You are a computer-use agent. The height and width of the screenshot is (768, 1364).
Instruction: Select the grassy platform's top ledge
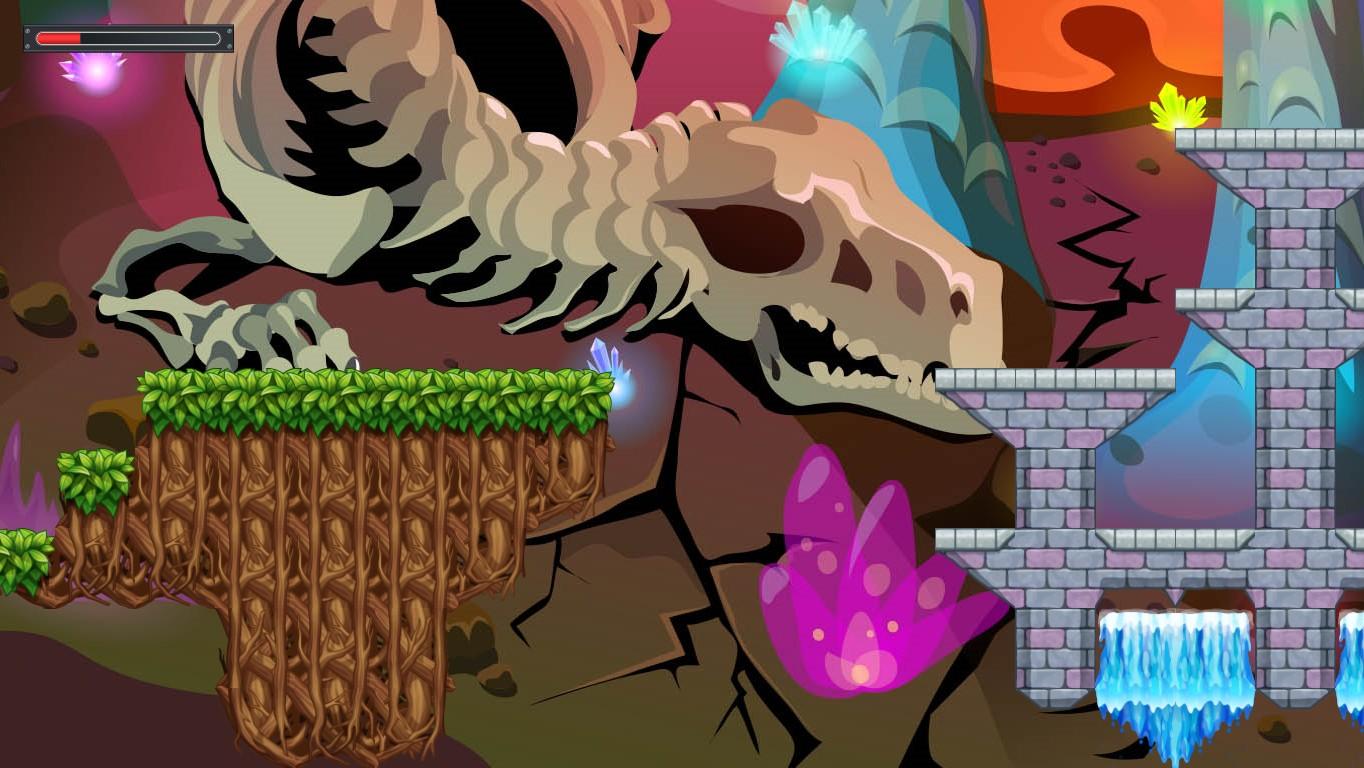(x=370, y=390)
